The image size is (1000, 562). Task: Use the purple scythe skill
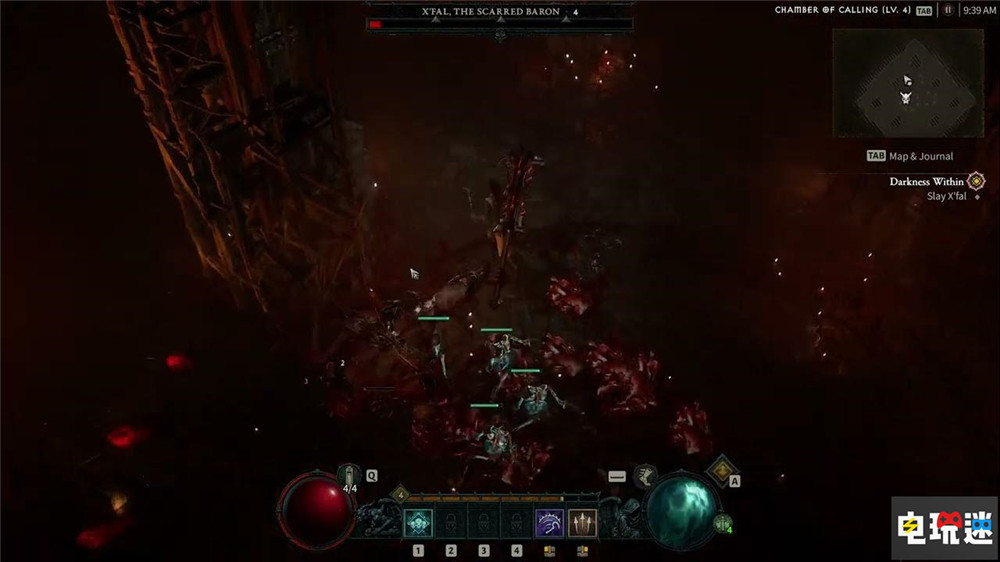tap(549, 523)
